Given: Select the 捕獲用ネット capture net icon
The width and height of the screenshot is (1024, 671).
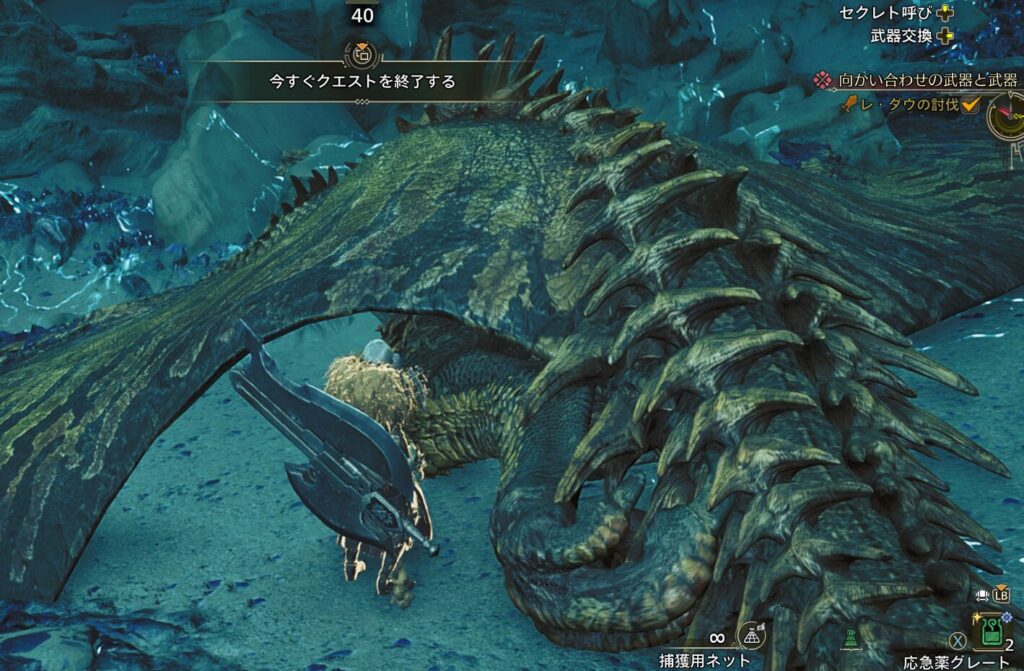Looking at the screenshot, I should 751,635.
